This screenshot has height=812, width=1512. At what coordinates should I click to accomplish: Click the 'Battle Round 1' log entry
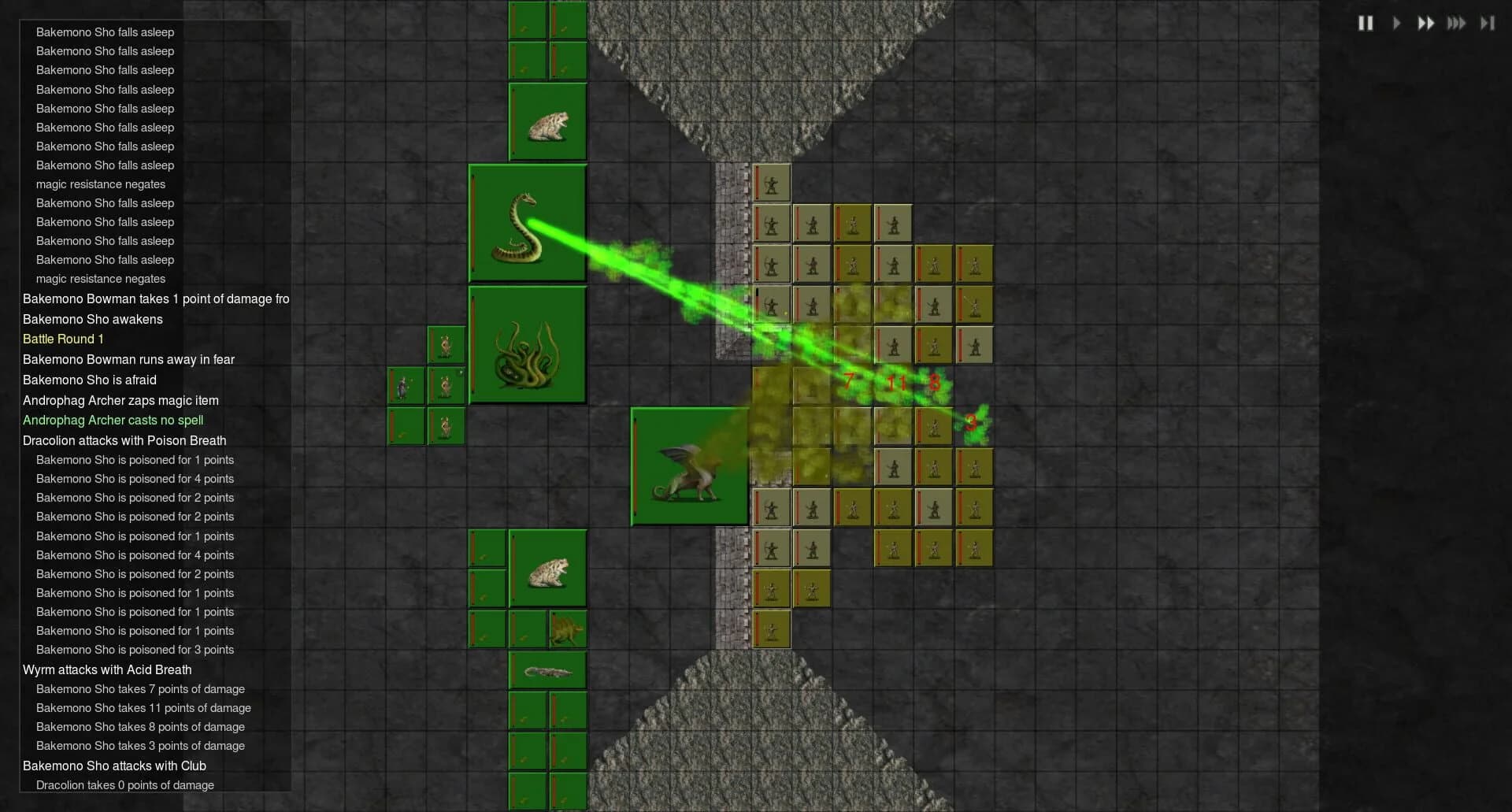coord(63,339)
